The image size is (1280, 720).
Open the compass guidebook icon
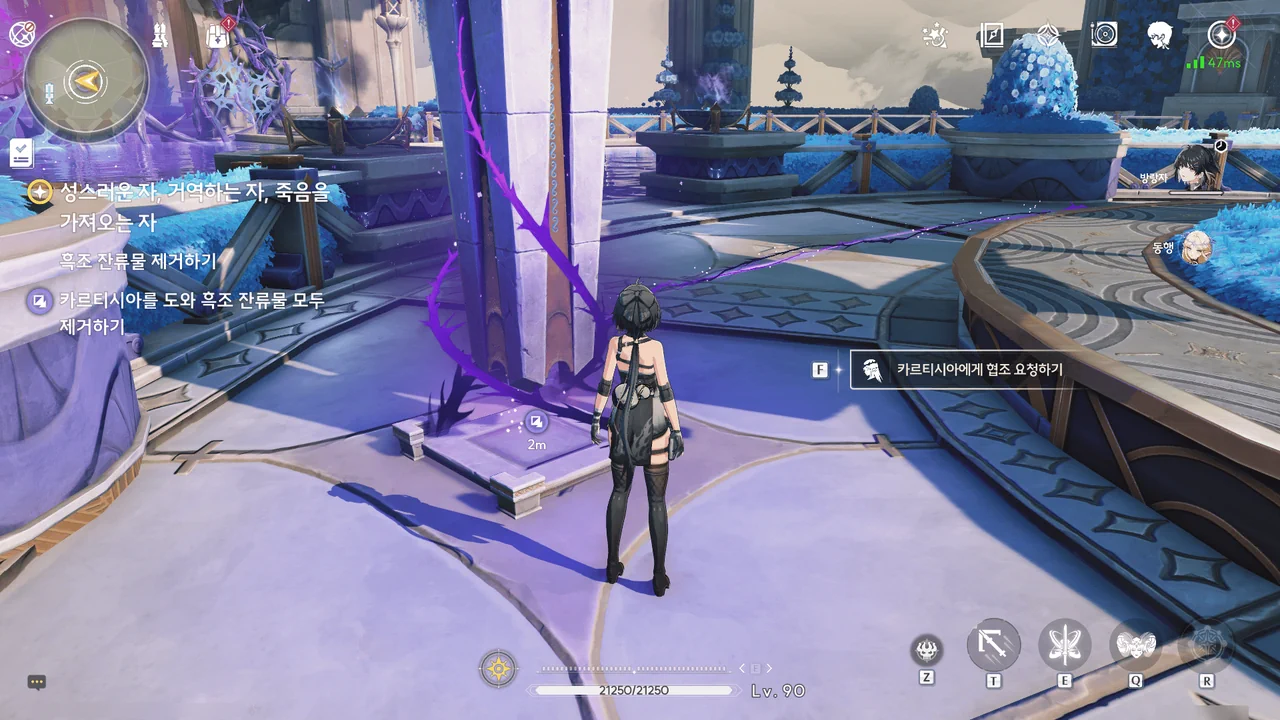991,36
